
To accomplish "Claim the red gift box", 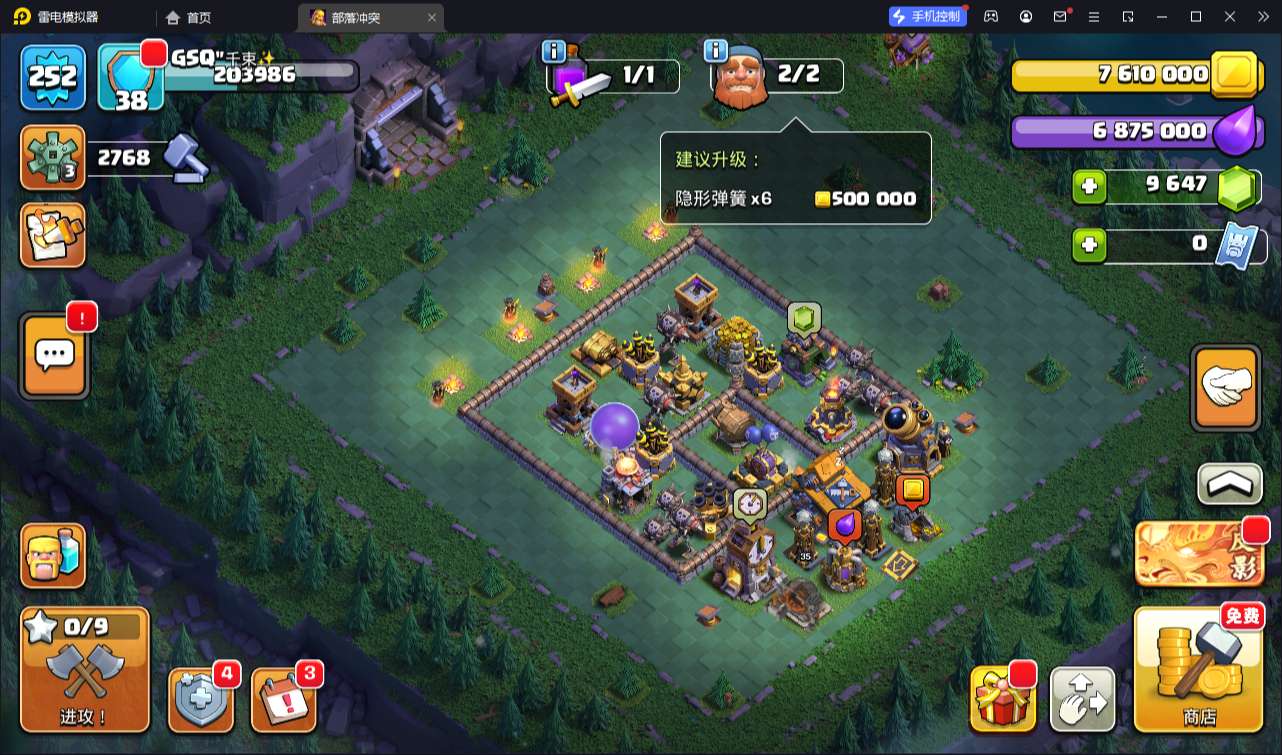I will pos(1002,698).
